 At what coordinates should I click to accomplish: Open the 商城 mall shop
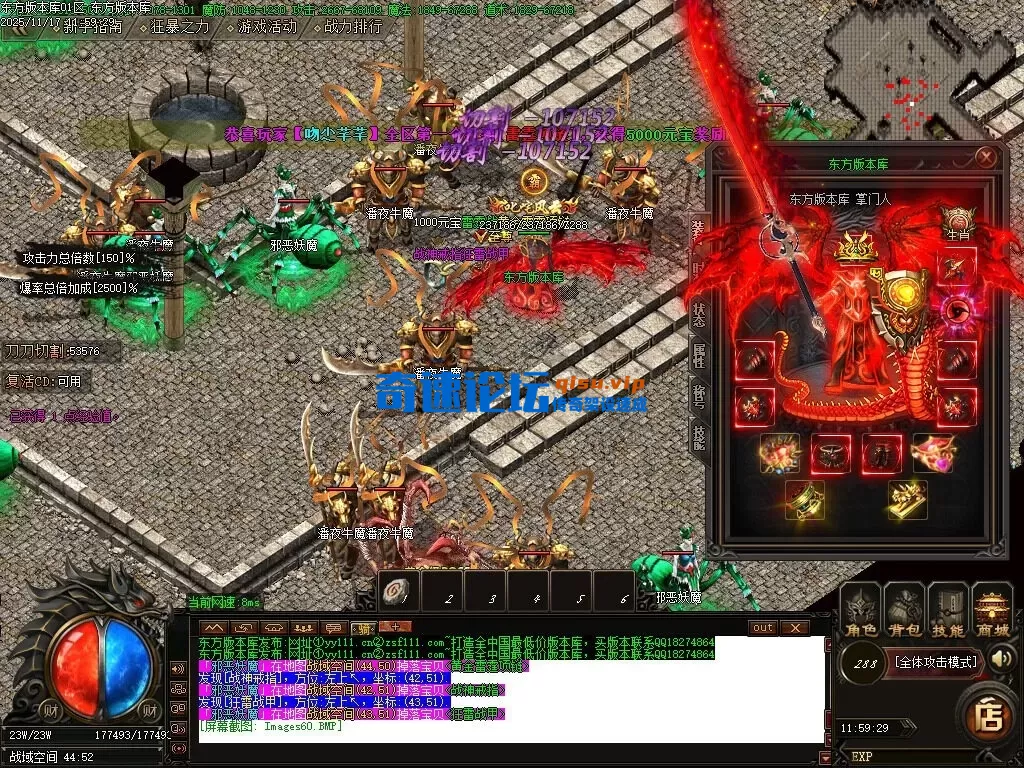[993, 610]
